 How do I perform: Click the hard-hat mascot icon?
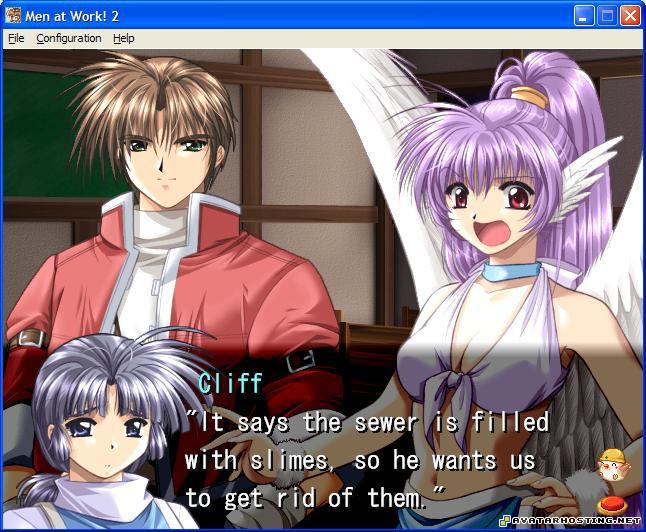[x=609, y=465]
